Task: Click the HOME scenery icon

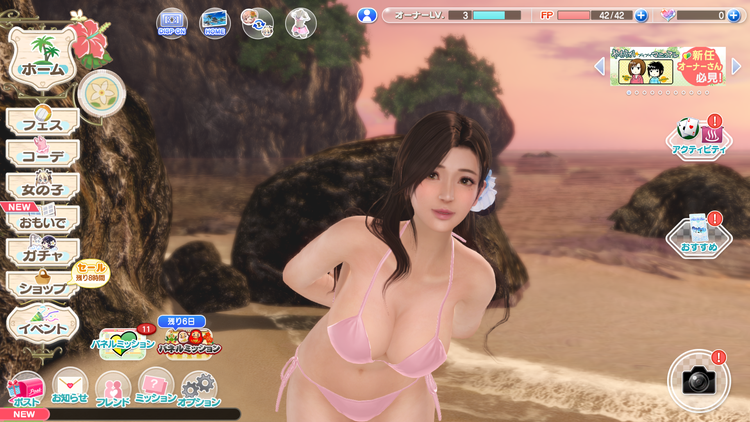Action: click(x=213, y=22)
